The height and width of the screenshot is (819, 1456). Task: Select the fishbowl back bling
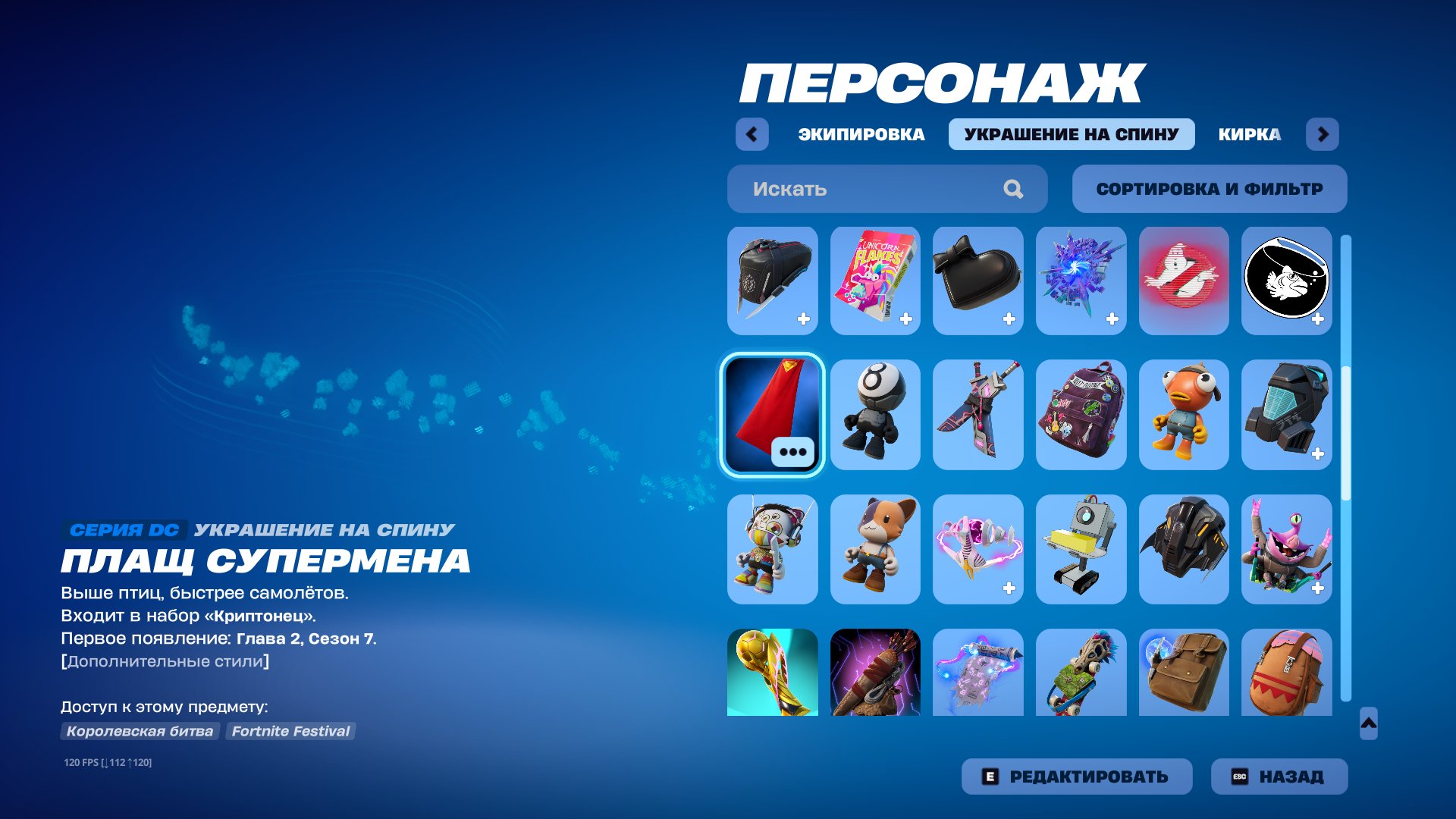pyautogui.click(x=1288, y=281)
